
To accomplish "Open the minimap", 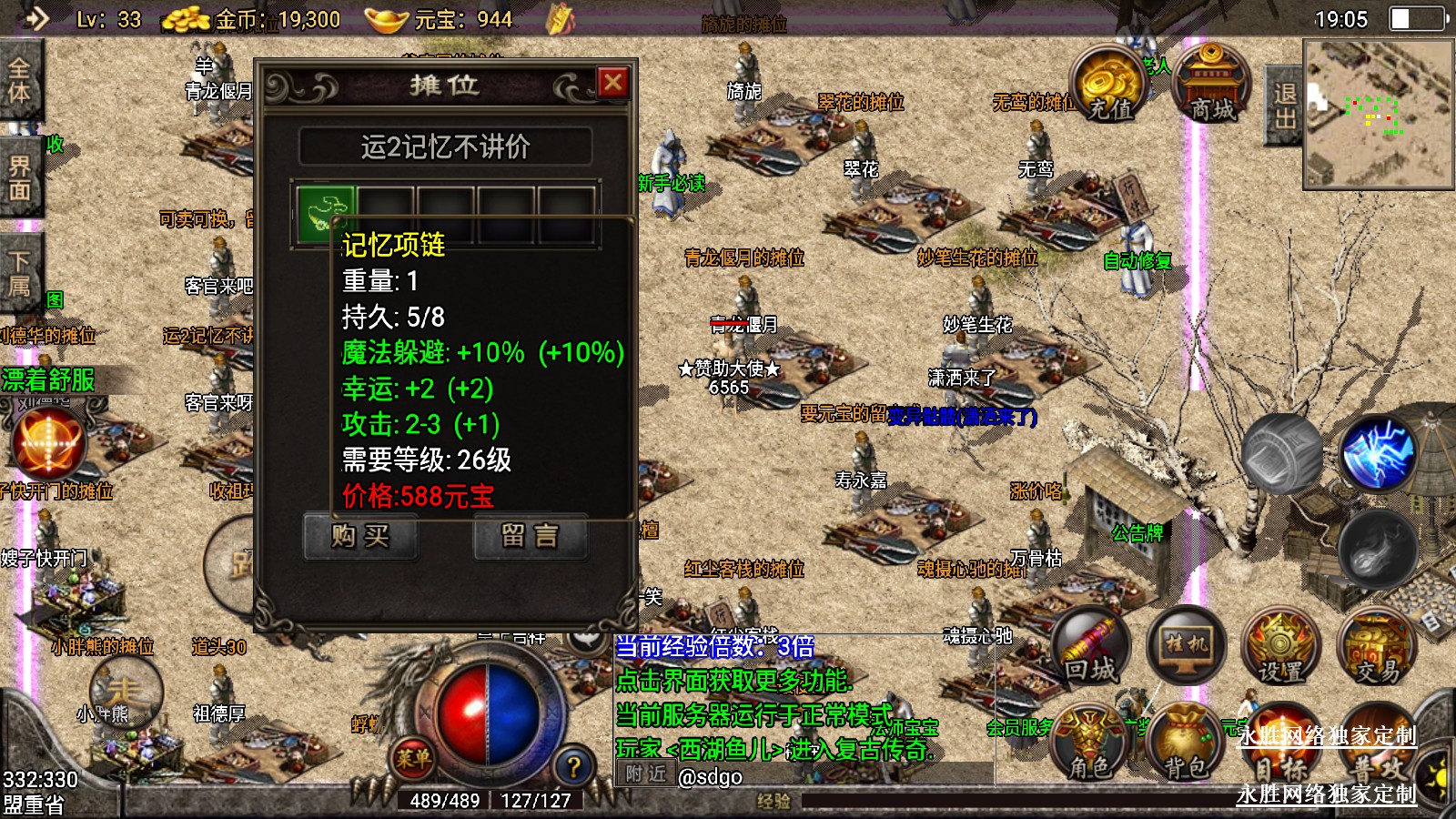I will click(1378, 114).
